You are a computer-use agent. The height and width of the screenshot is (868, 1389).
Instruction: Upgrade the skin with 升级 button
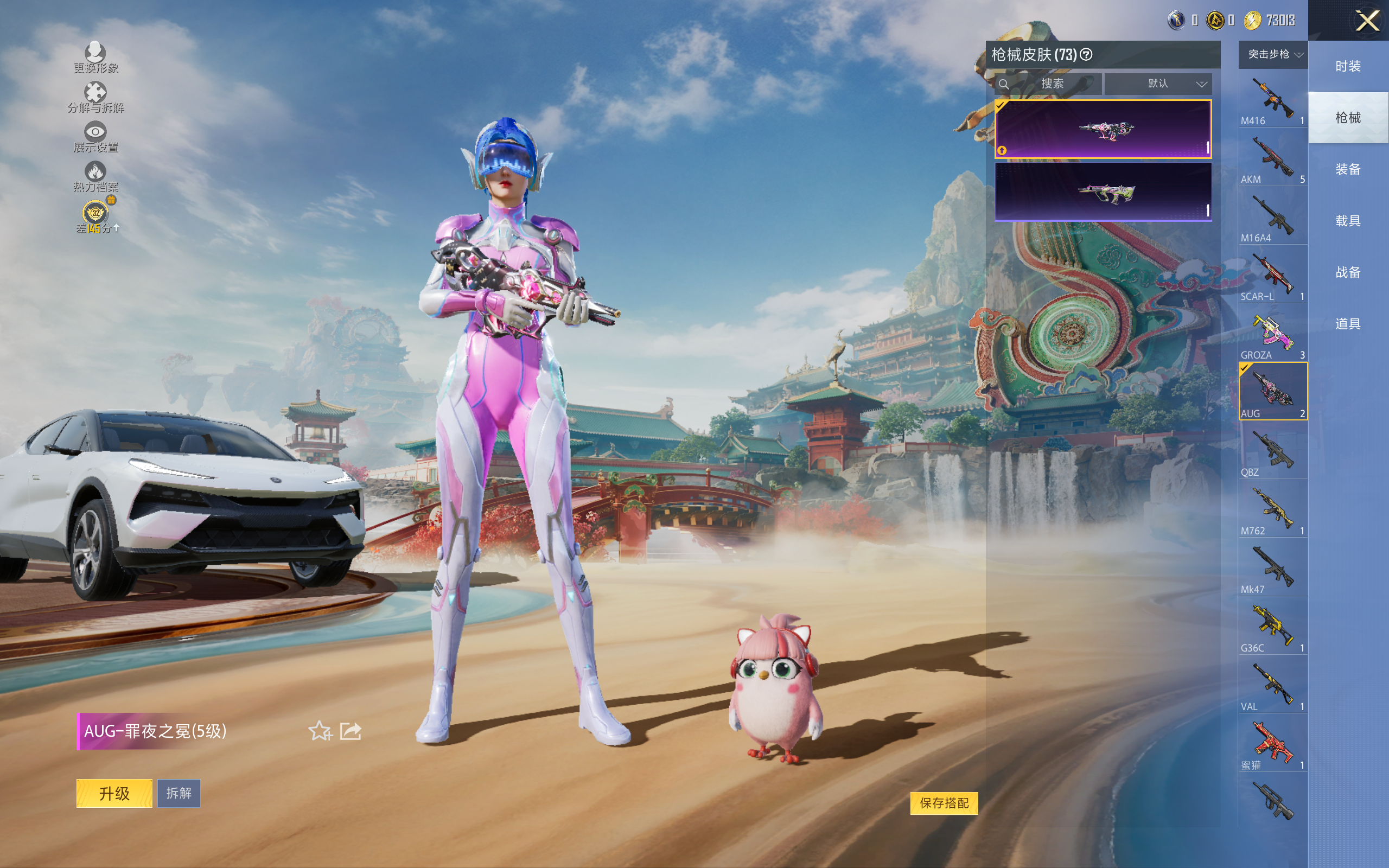coord(114,793)
